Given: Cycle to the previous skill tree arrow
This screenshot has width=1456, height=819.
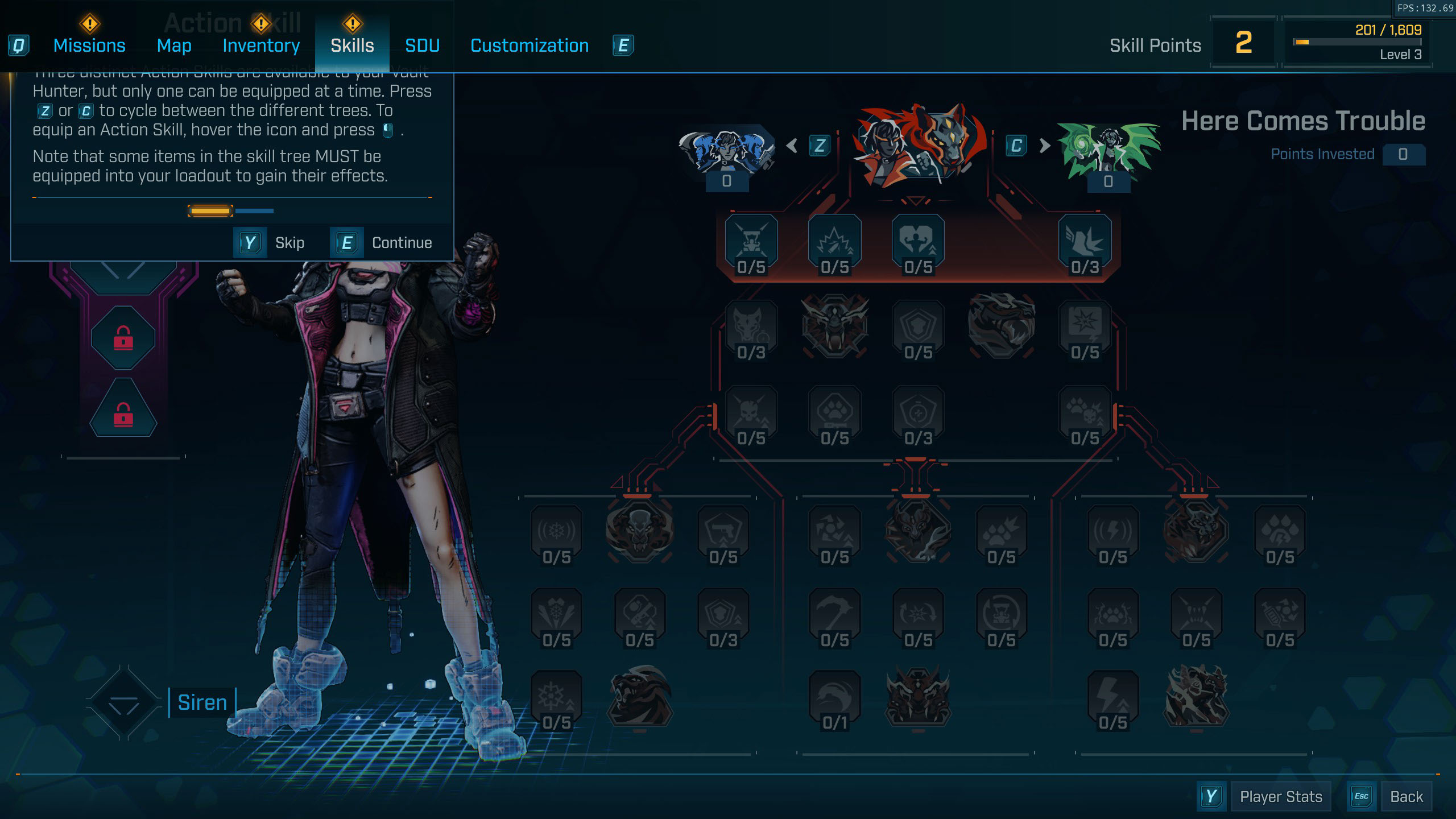Looking at the screenshot, I should (x=792, y=146).
